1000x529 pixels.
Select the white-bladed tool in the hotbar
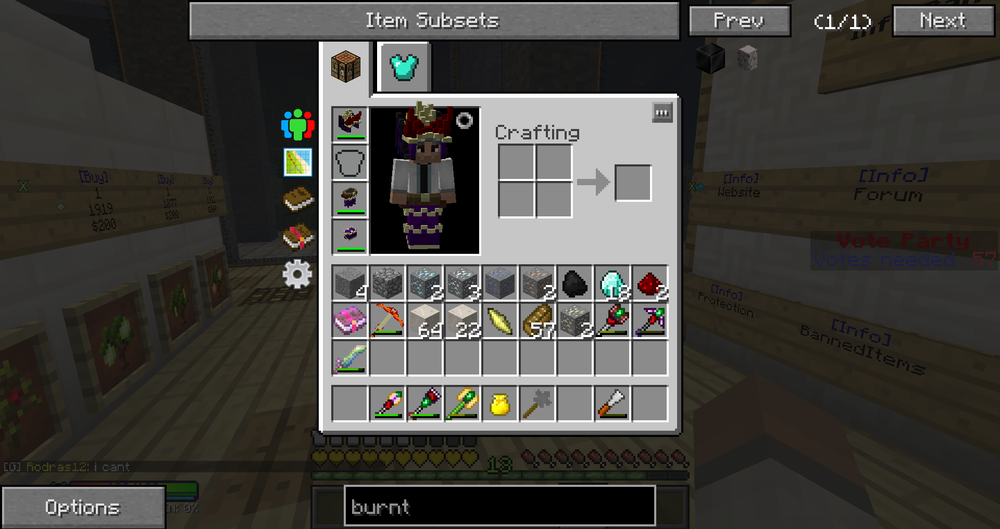click(612, 404)
